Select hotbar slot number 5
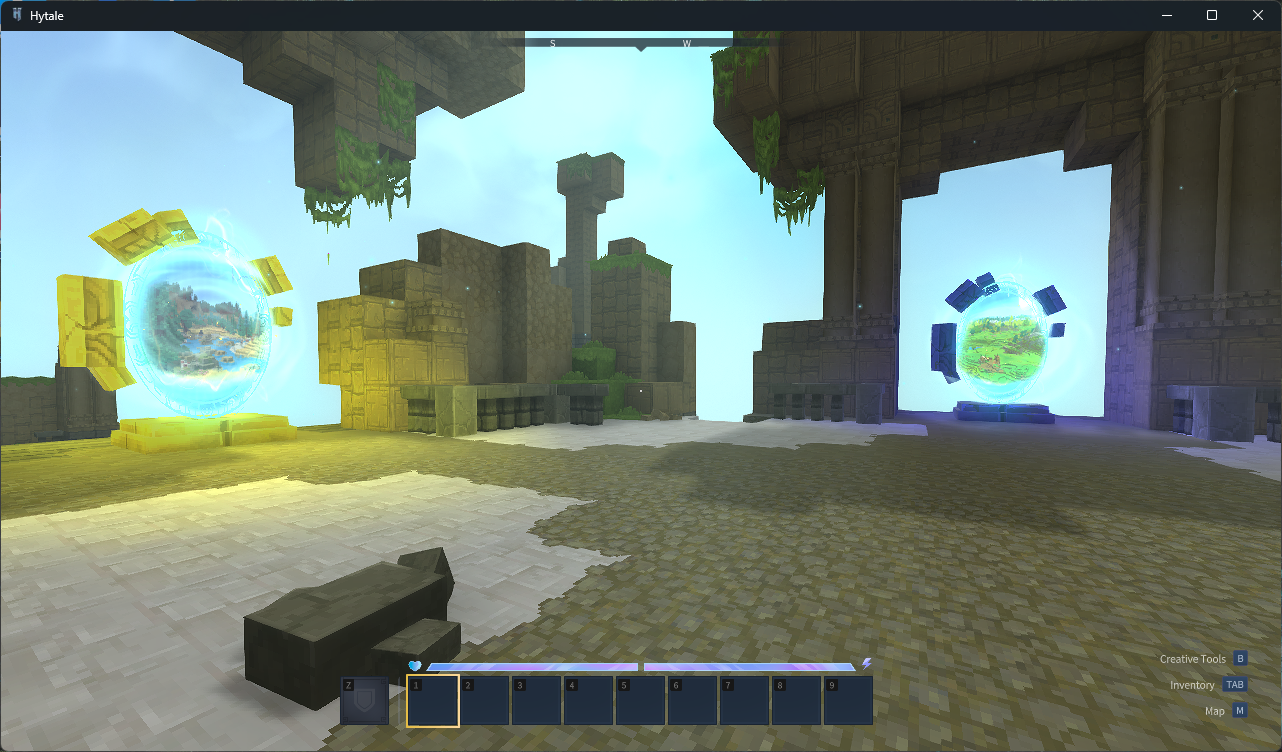Viewport: 1282px width, 752px height. (641, 700)
